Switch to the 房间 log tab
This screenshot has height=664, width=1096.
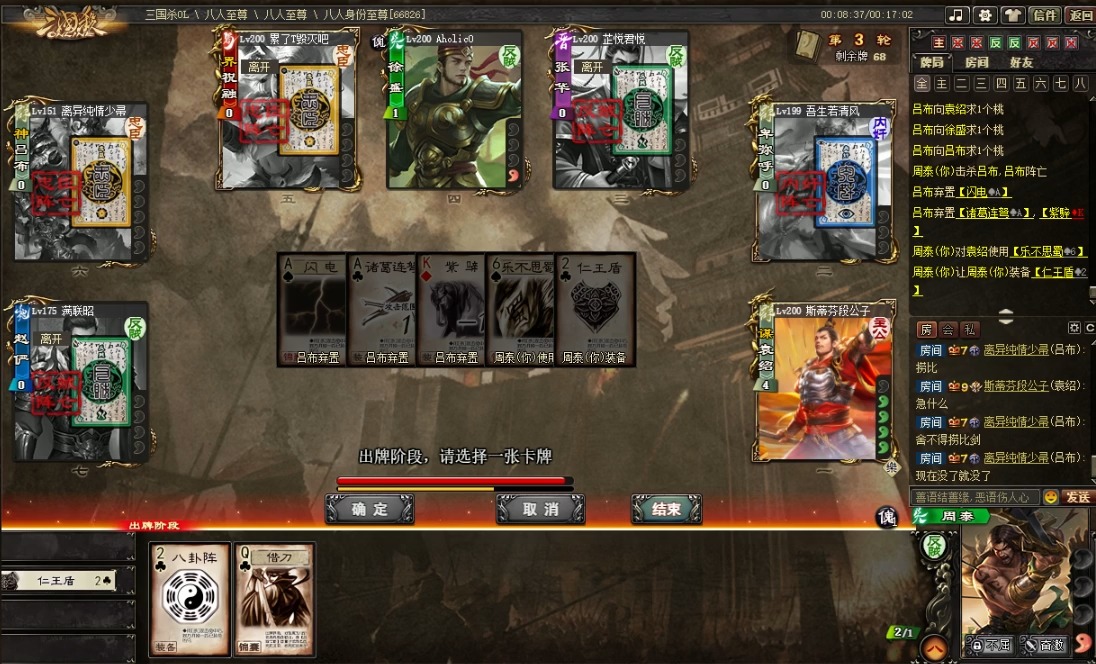[x=976, y=62]
